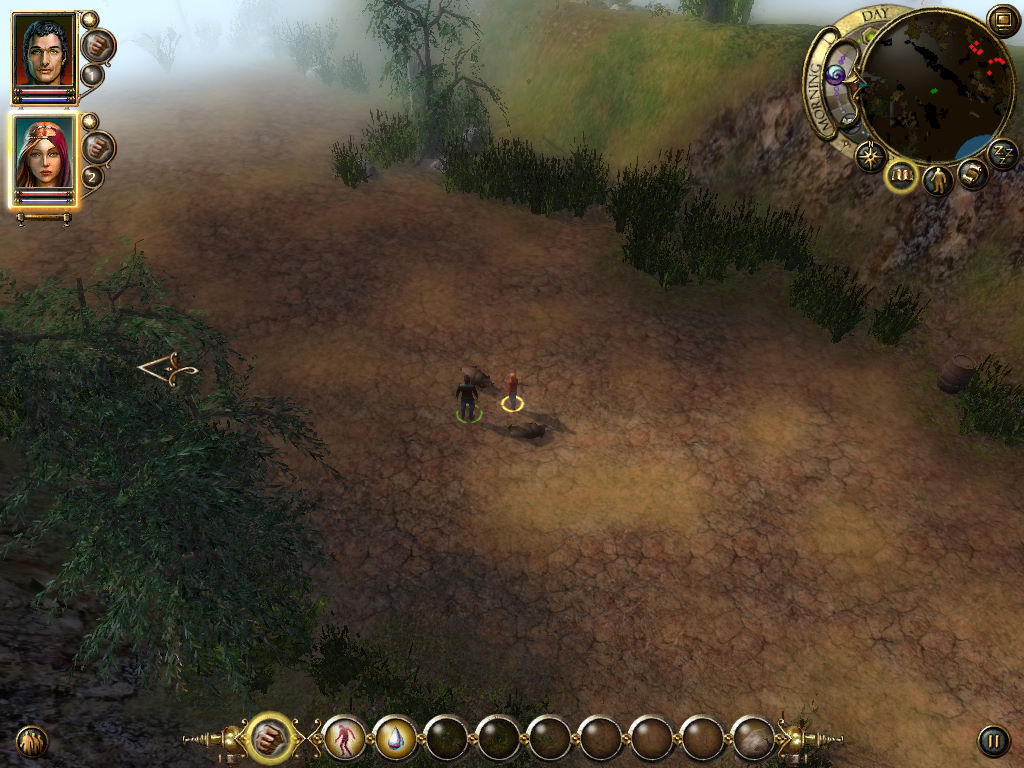Viewport: 1024px width, 768px height.
Task: Select the red-hooded woman's party portrait
Action: [44, 156]
